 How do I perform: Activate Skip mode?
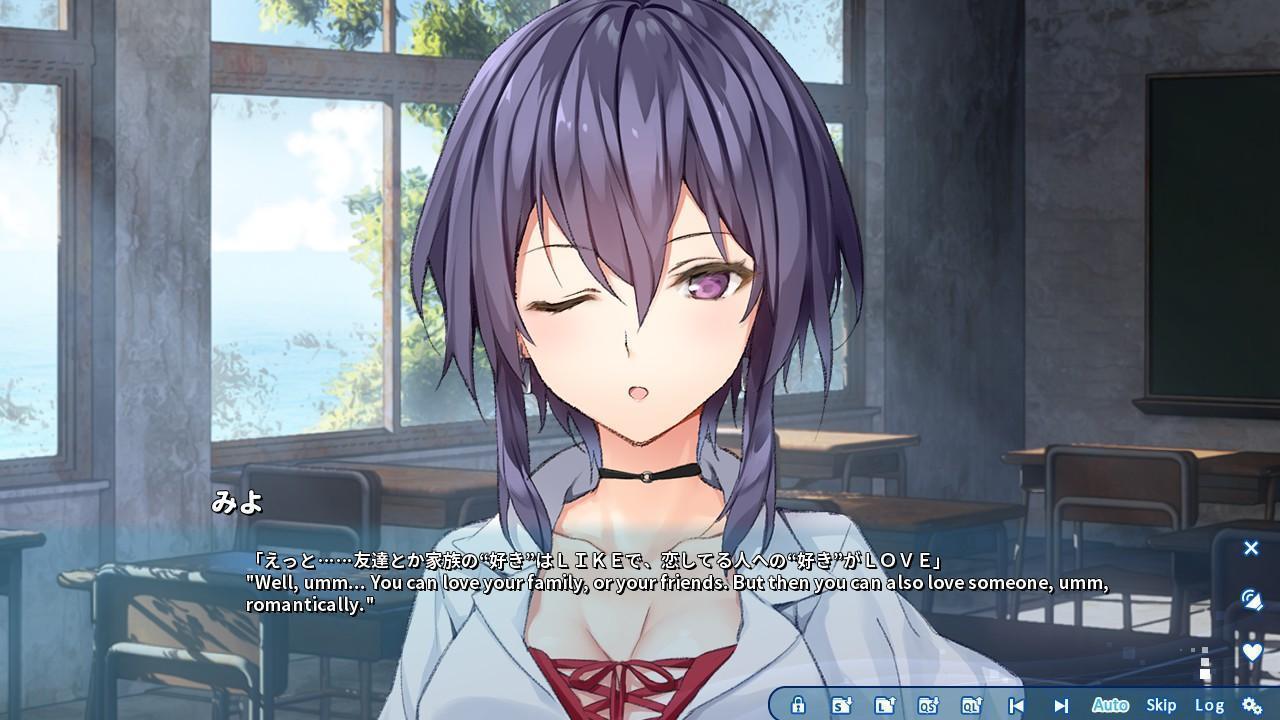pos(1161,705)
